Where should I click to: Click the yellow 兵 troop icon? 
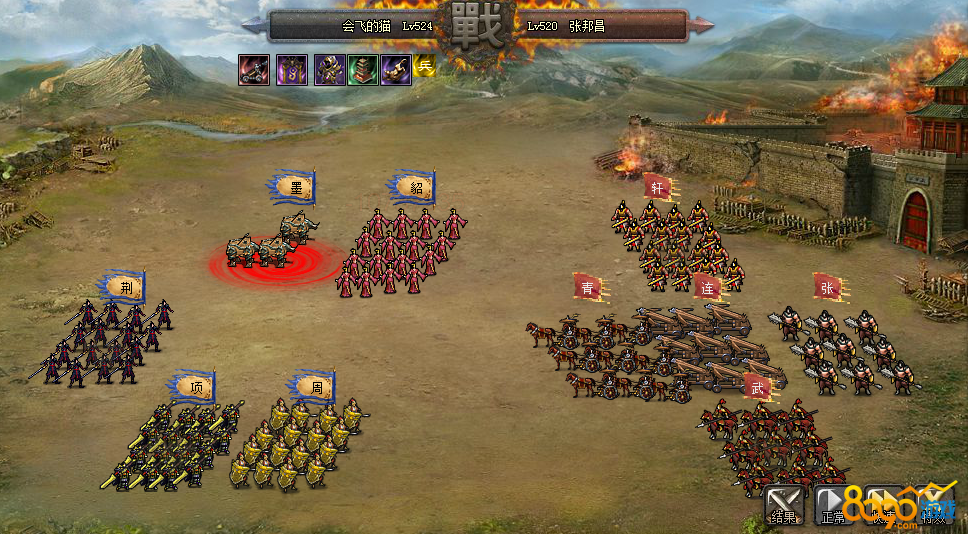click(x=425, y=67)
